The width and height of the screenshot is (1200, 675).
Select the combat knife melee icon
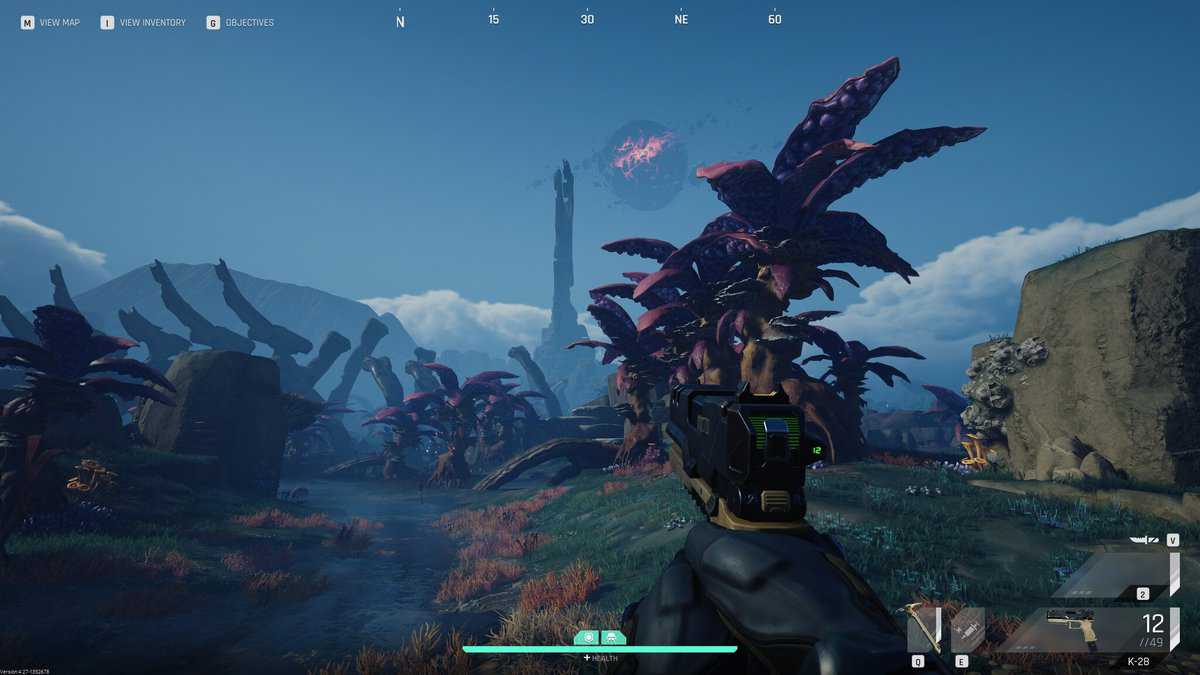click(1144, 540)
